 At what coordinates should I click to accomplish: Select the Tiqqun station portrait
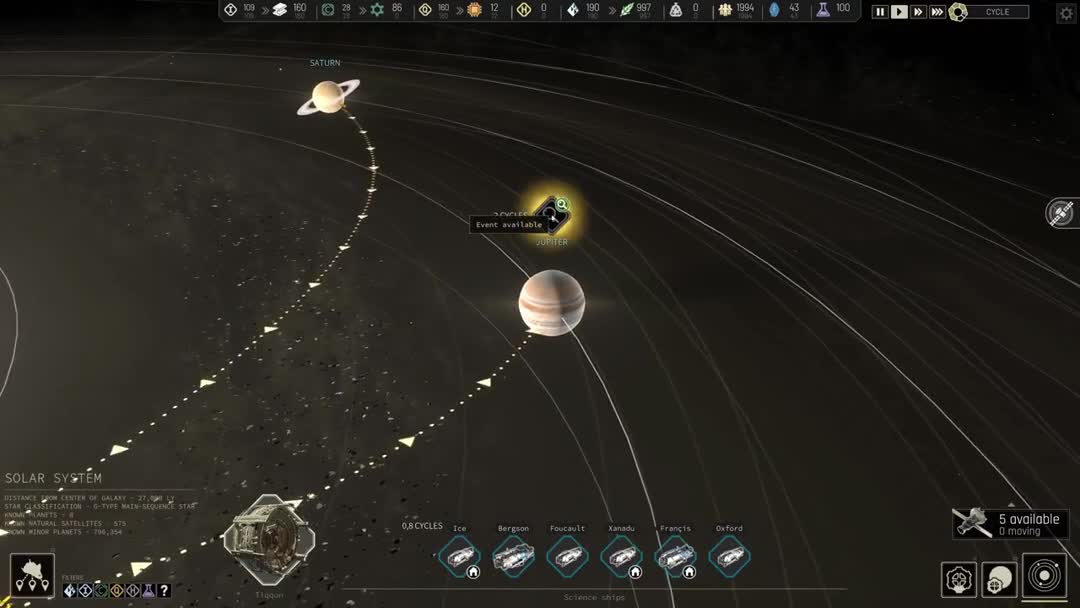[x=268, y=540]
